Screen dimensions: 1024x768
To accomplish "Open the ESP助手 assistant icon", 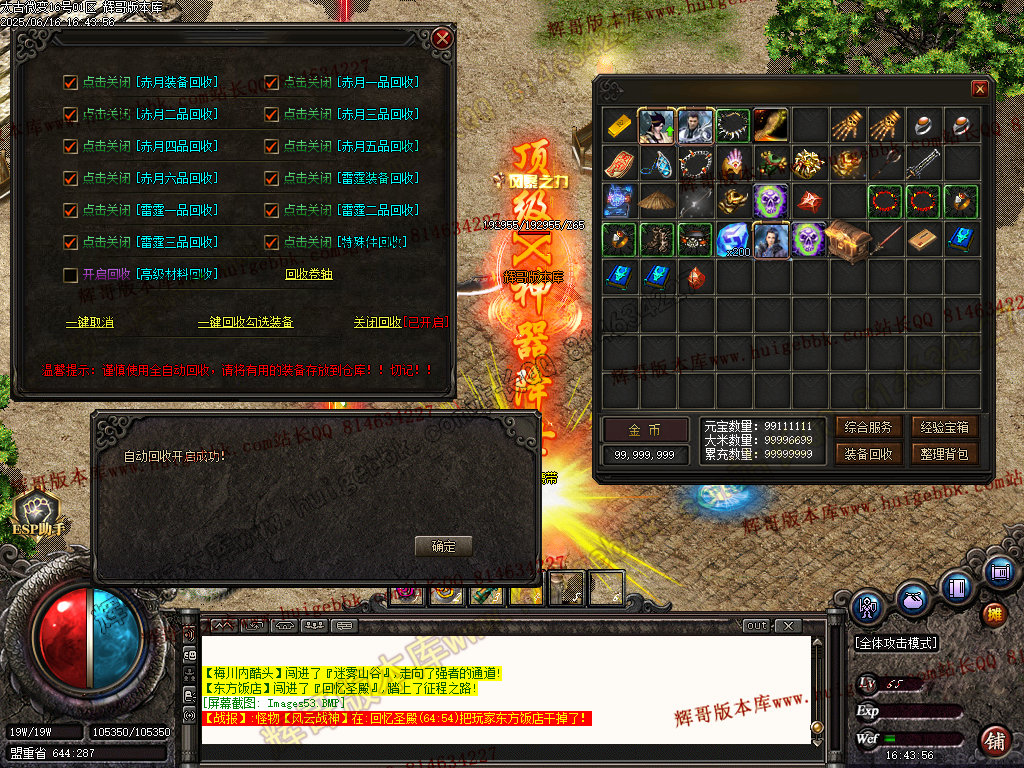I will pos(38,507).
